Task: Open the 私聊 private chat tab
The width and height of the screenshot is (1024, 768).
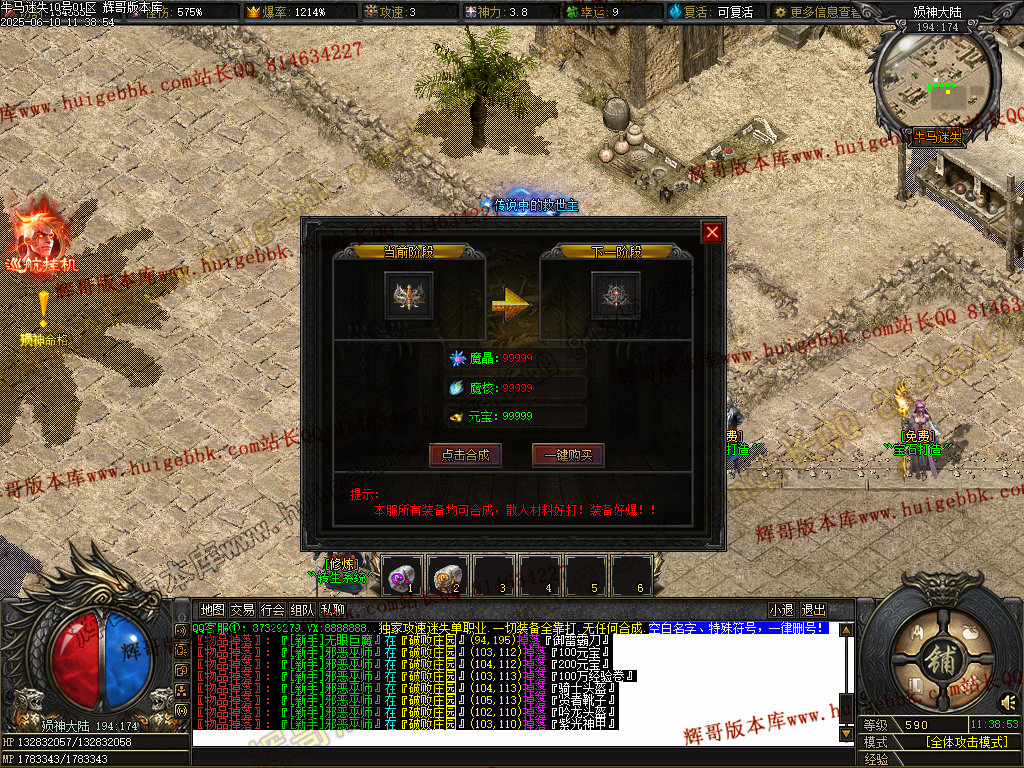Action: (333, 610)
